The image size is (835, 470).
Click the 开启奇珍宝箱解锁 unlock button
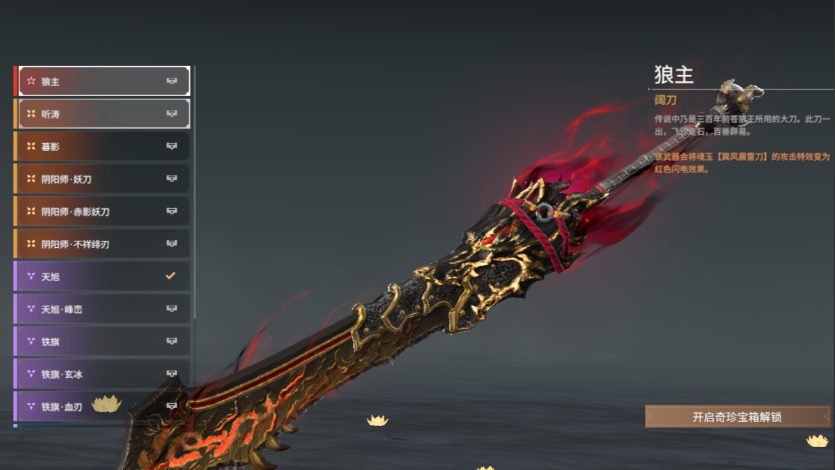(738, 417)
